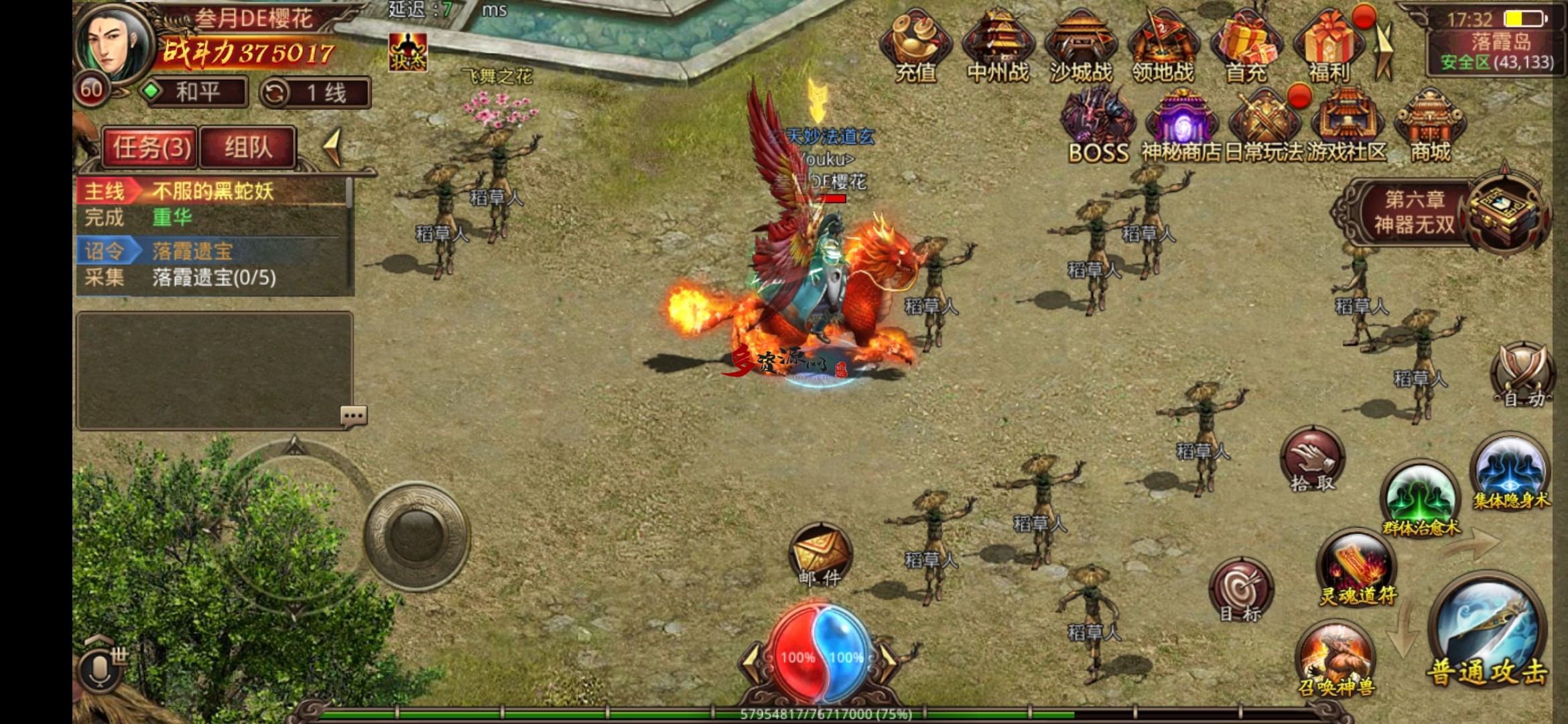The width and height of the screenshot is (1568, 724).
Task: Open the 商城 store
Action: [1430, 127]
